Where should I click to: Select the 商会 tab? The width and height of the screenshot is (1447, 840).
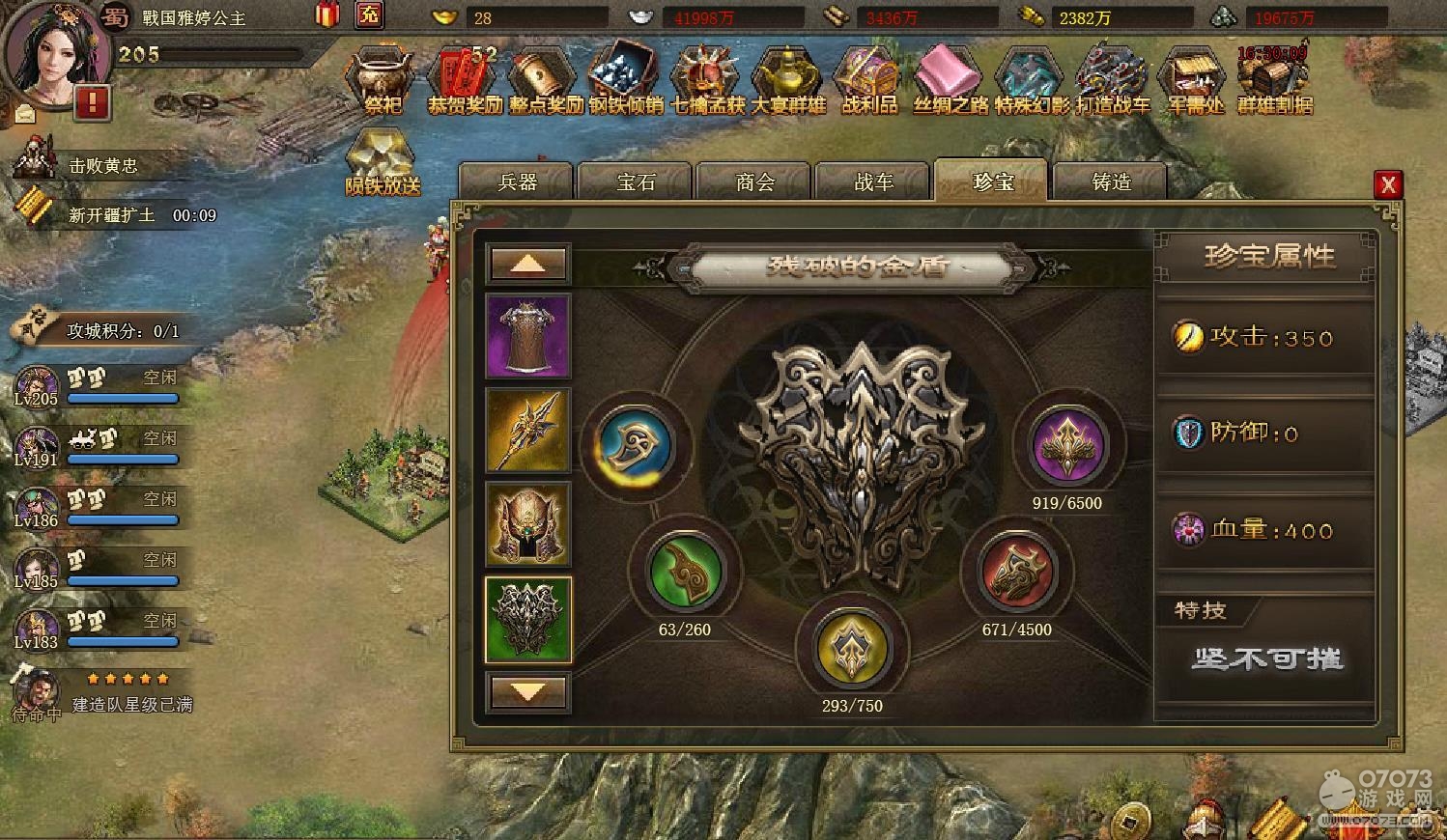point(754,182)
